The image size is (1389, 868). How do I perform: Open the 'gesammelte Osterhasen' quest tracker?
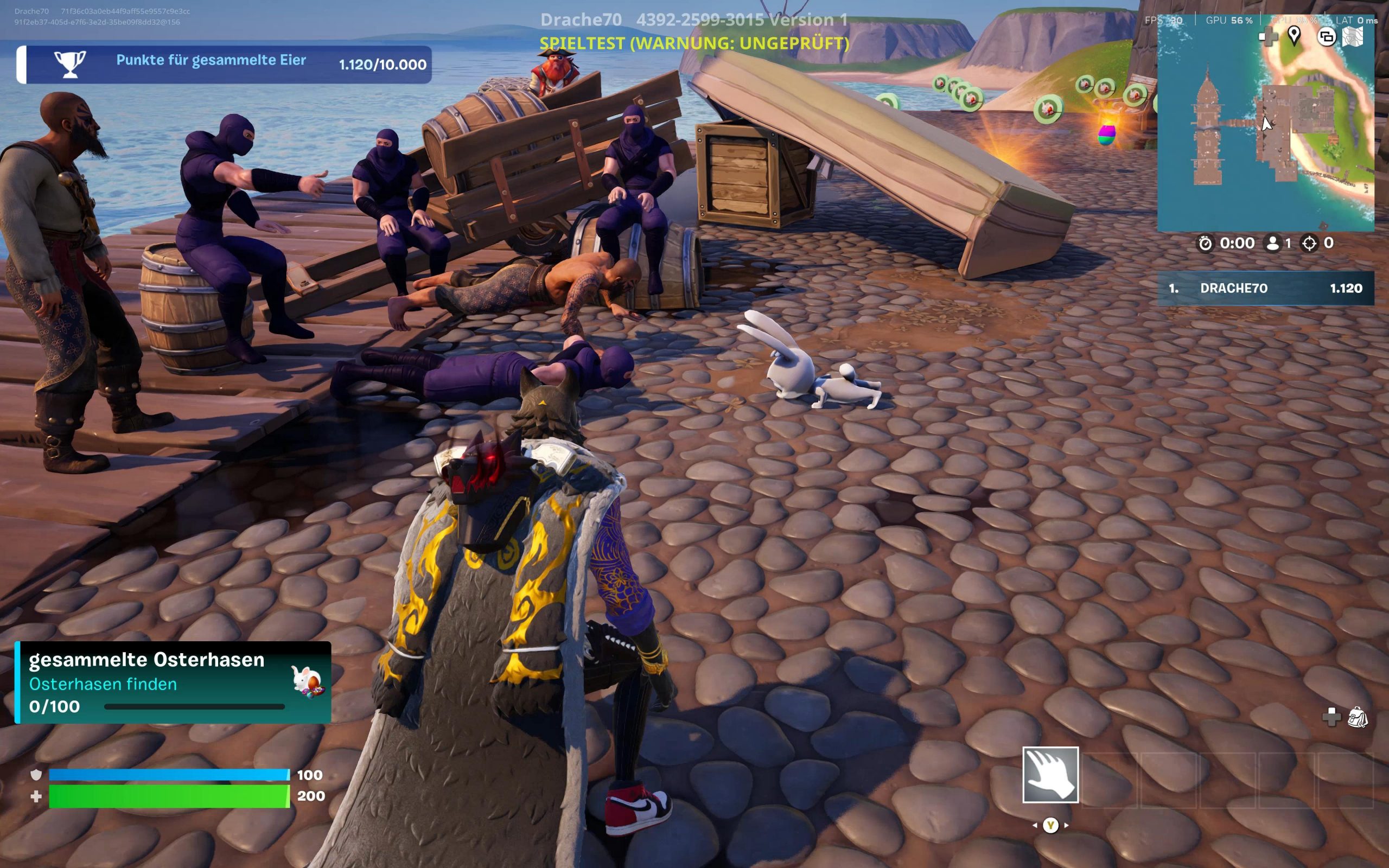tap(173, 682)
